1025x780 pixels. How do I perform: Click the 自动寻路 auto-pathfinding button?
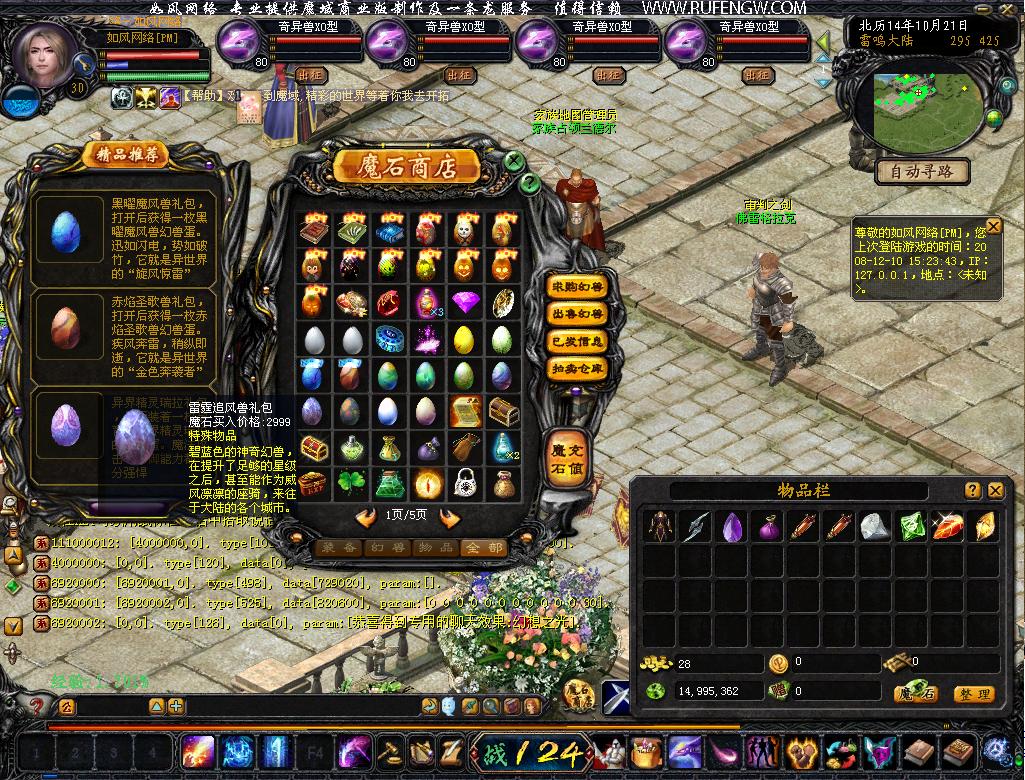tap(922, 172)
